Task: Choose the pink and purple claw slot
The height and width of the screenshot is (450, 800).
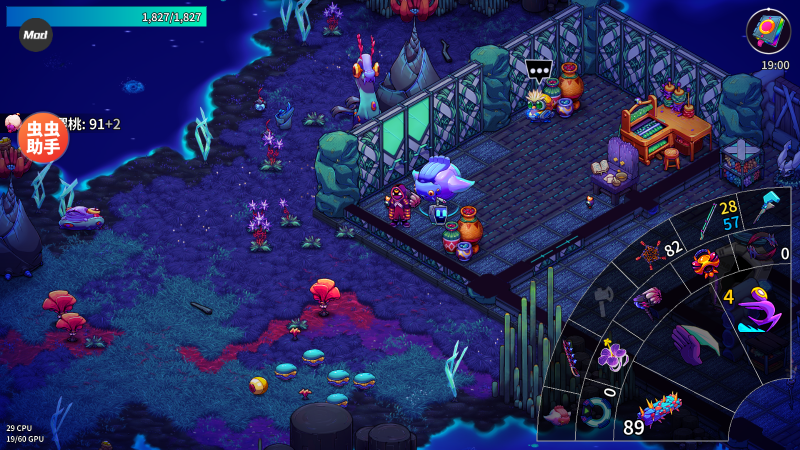Action: click(x=647, y=298)
